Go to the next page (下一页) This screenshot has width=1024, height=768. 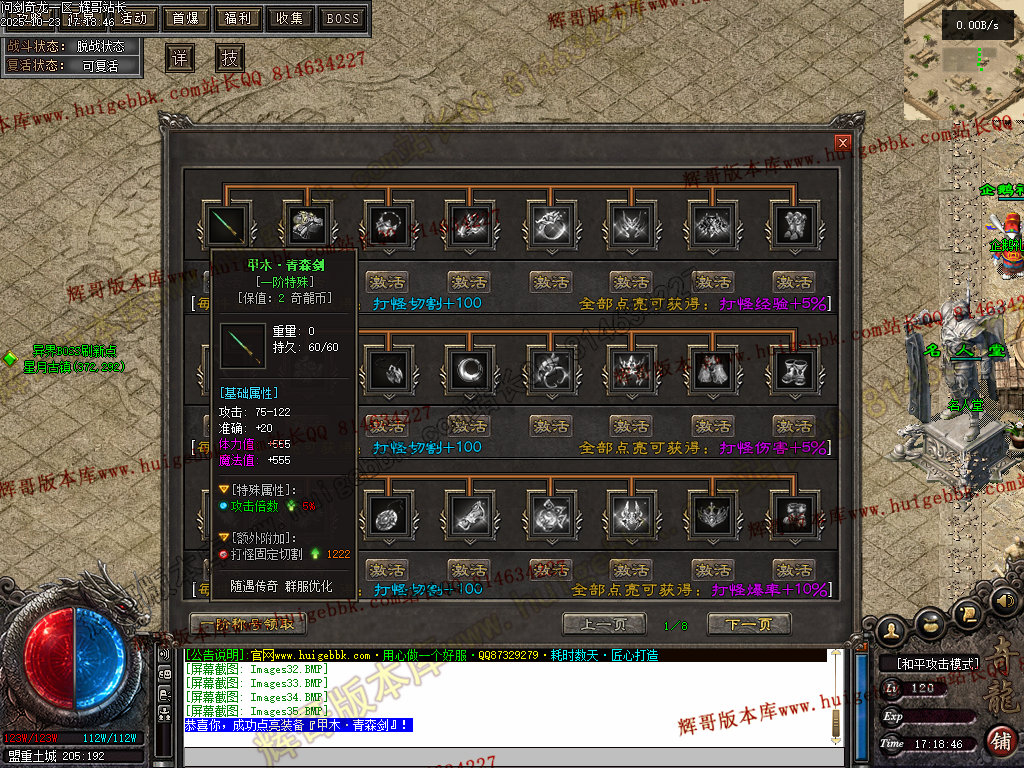[749, 625]
